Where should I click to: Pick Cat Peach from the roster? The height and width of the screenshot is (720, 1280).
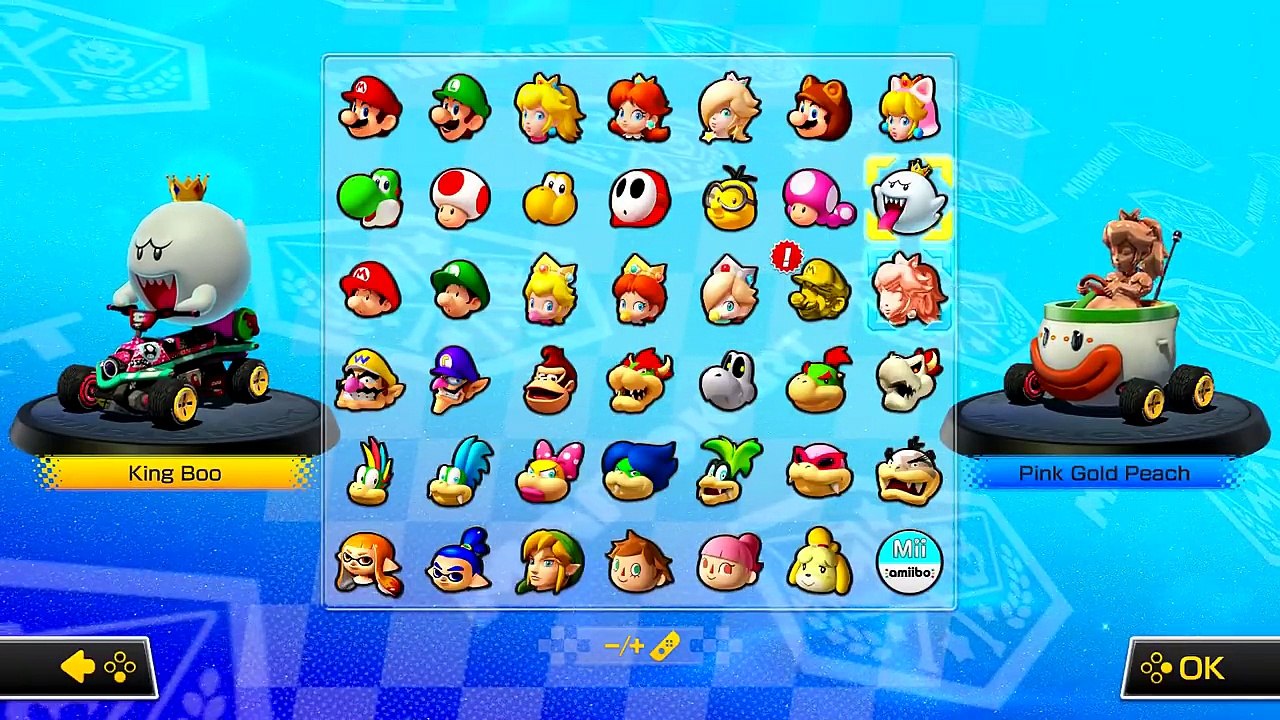[x=909, y=108]
